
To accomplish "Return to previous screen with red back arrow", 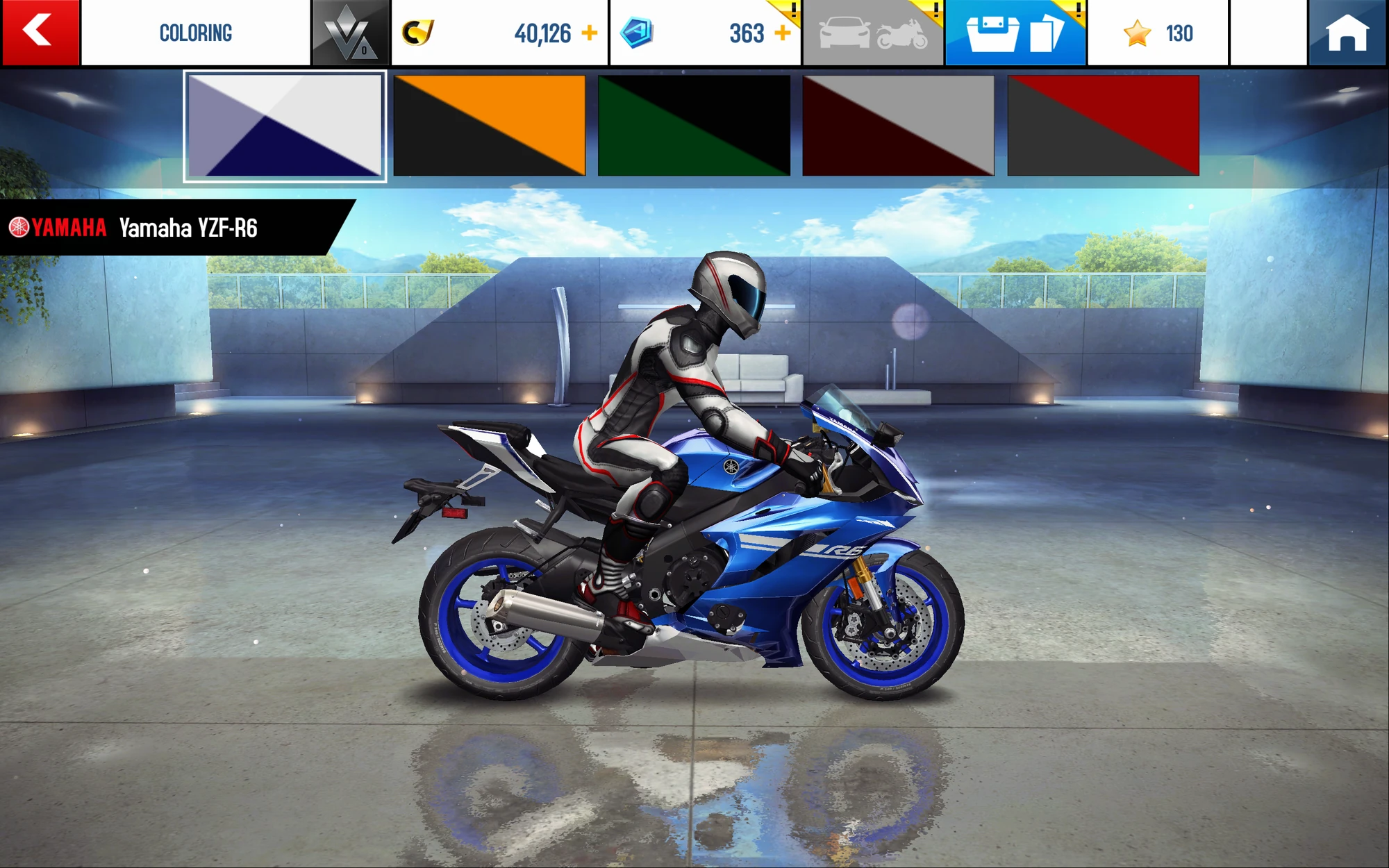I will coord(40,31).
